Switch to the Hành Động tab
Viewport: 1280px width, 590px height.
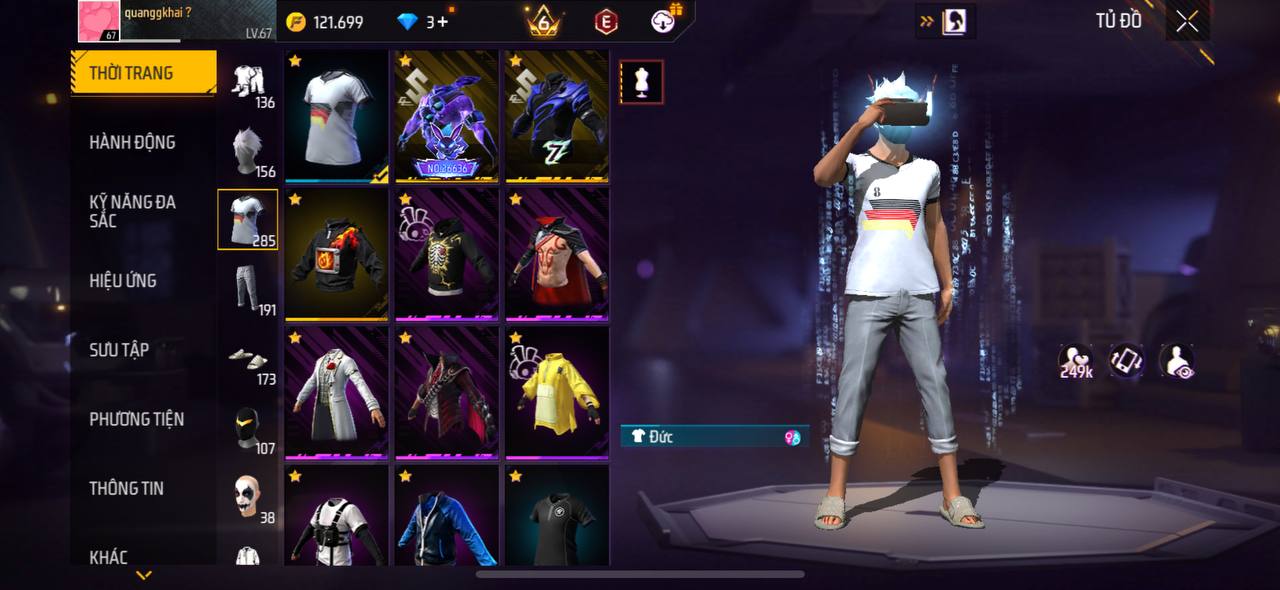(133, 142)
